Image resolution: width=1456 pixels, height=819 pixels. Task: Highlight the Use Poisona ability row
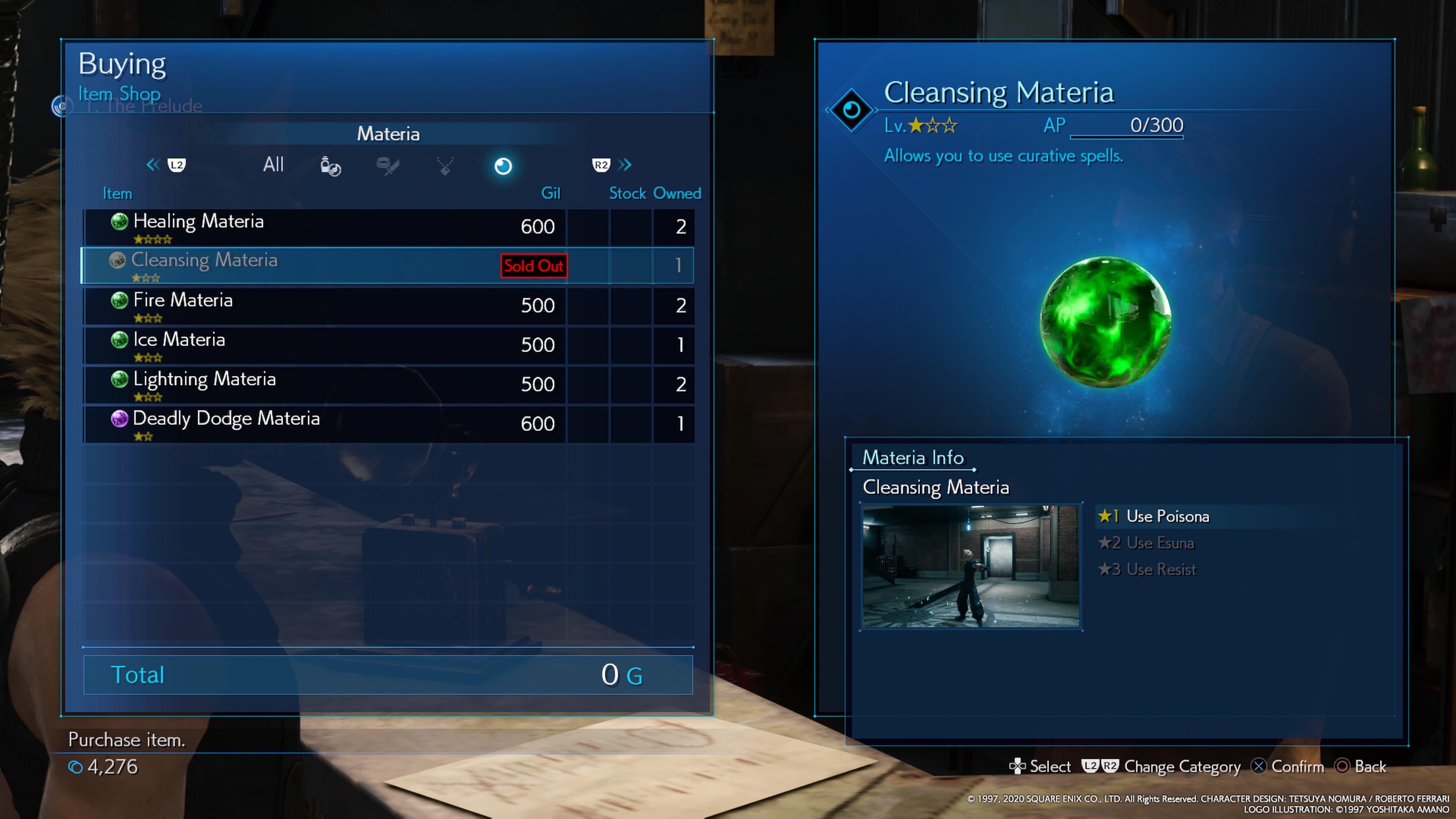1167,516
